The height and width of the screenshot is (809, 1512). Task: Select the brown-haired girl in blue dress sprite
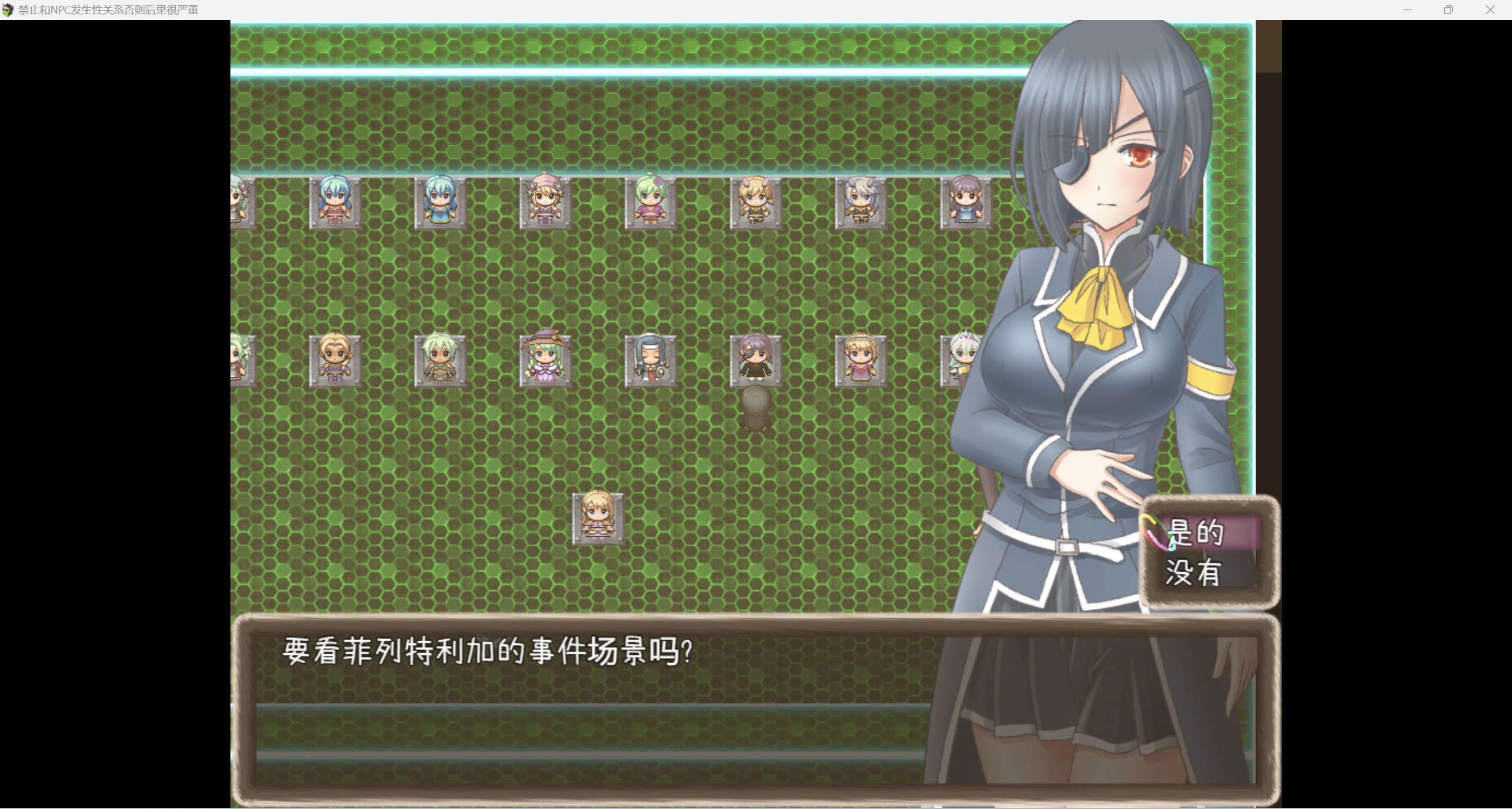(966, 201)
